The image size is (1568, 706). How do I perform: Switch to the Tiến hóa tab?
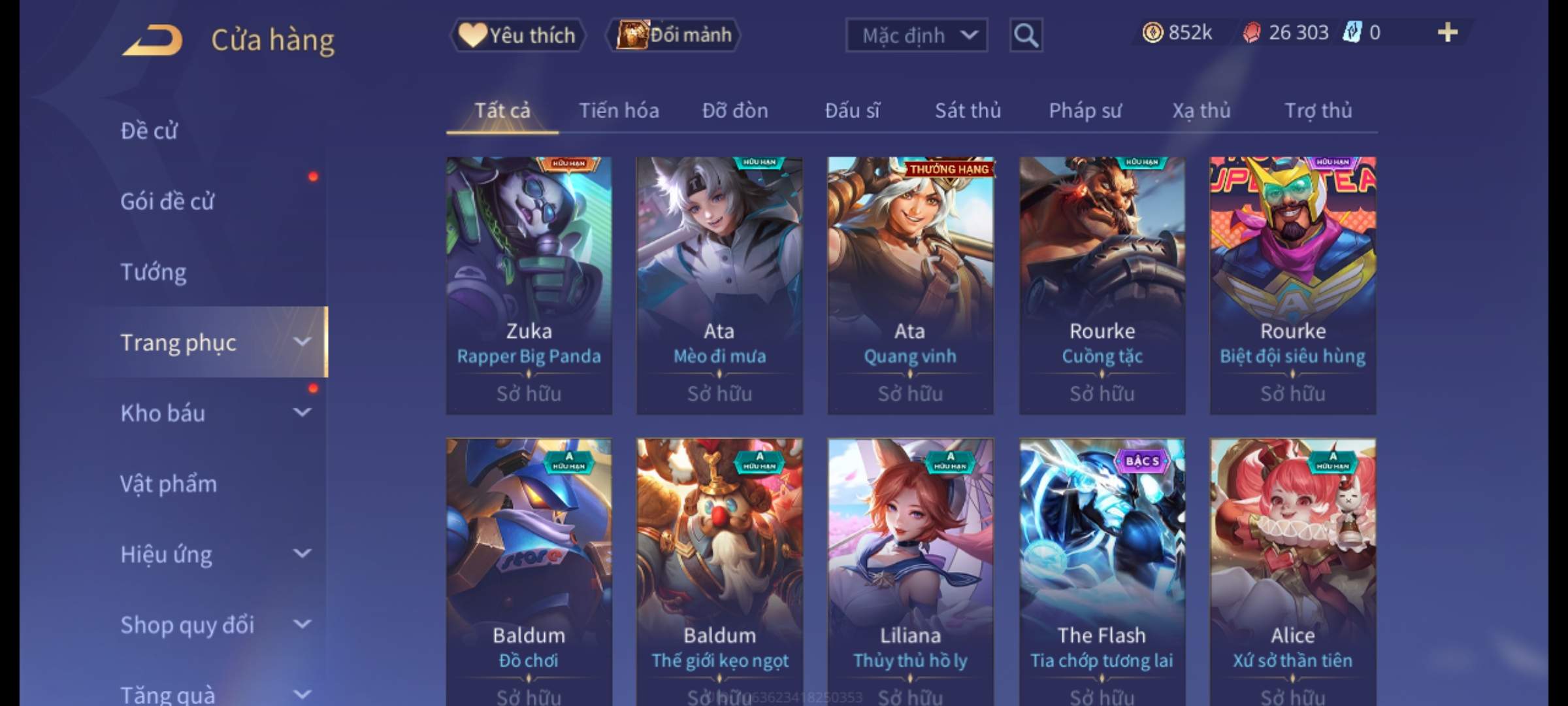(x=619, y=110)
